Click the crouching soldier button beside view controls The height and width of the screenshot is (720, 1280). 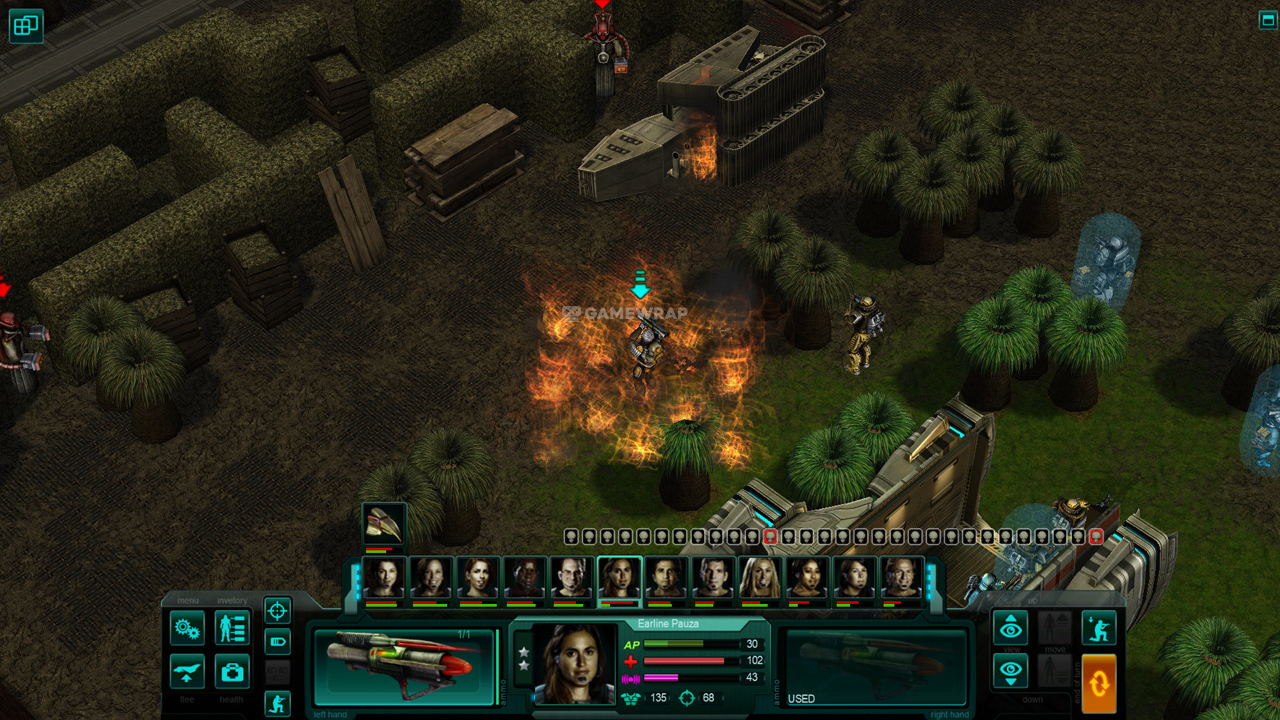[1098, 628]
